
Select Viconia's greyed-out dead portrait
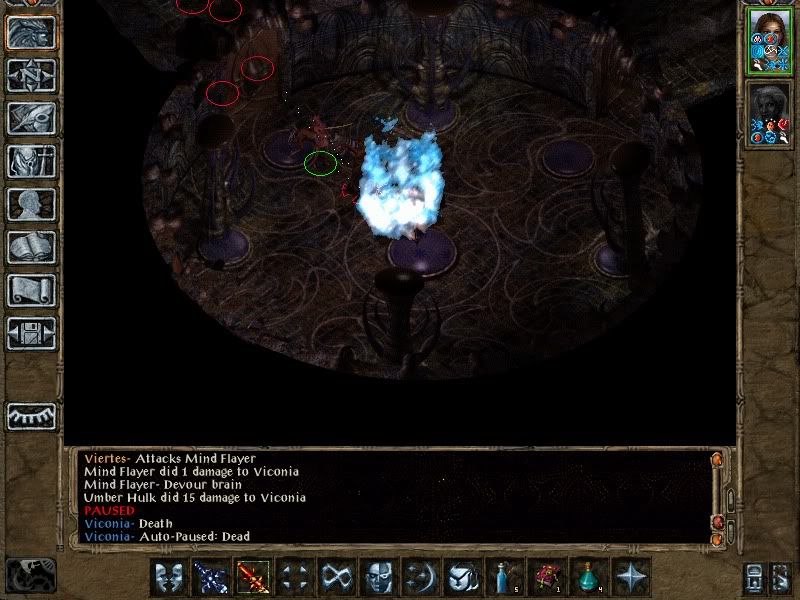pos(769,114)
